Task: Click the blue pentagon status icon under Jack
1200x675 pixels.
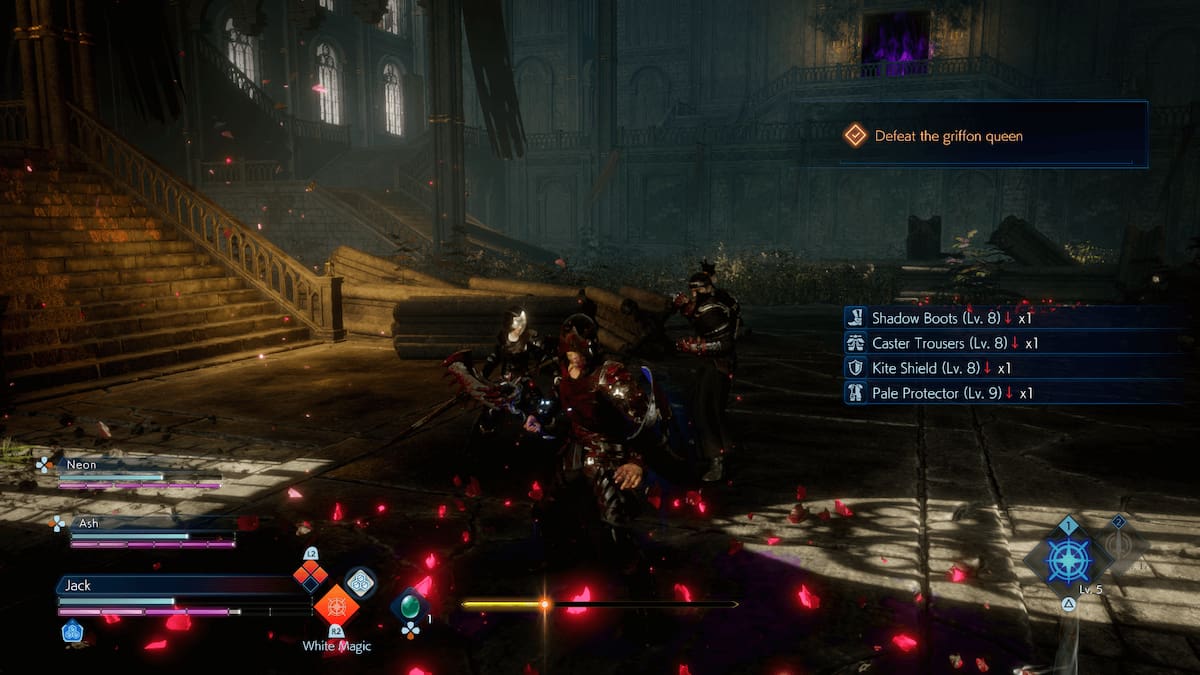Action: pos(72,632)
